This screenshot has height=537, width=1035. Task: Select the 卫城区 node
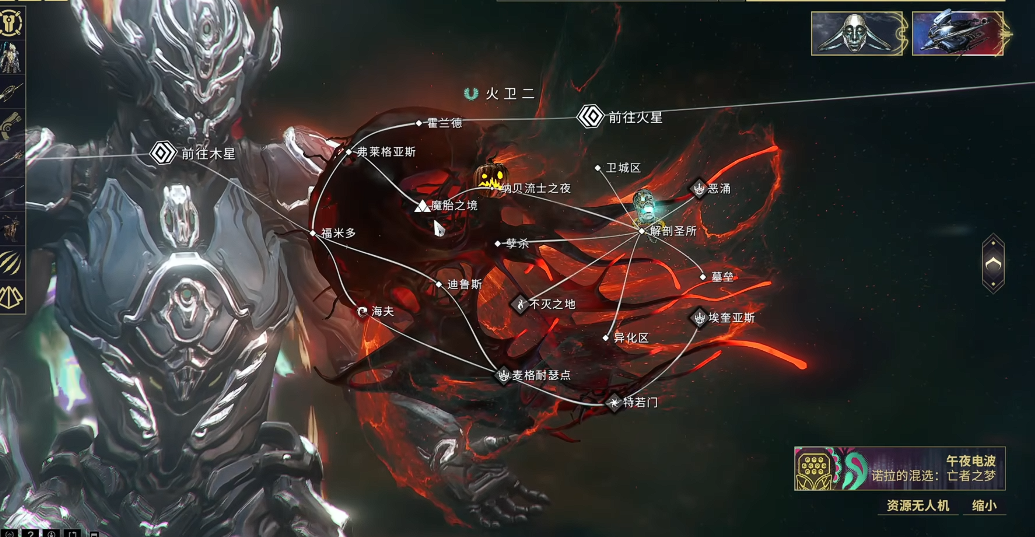coord(599,168)
